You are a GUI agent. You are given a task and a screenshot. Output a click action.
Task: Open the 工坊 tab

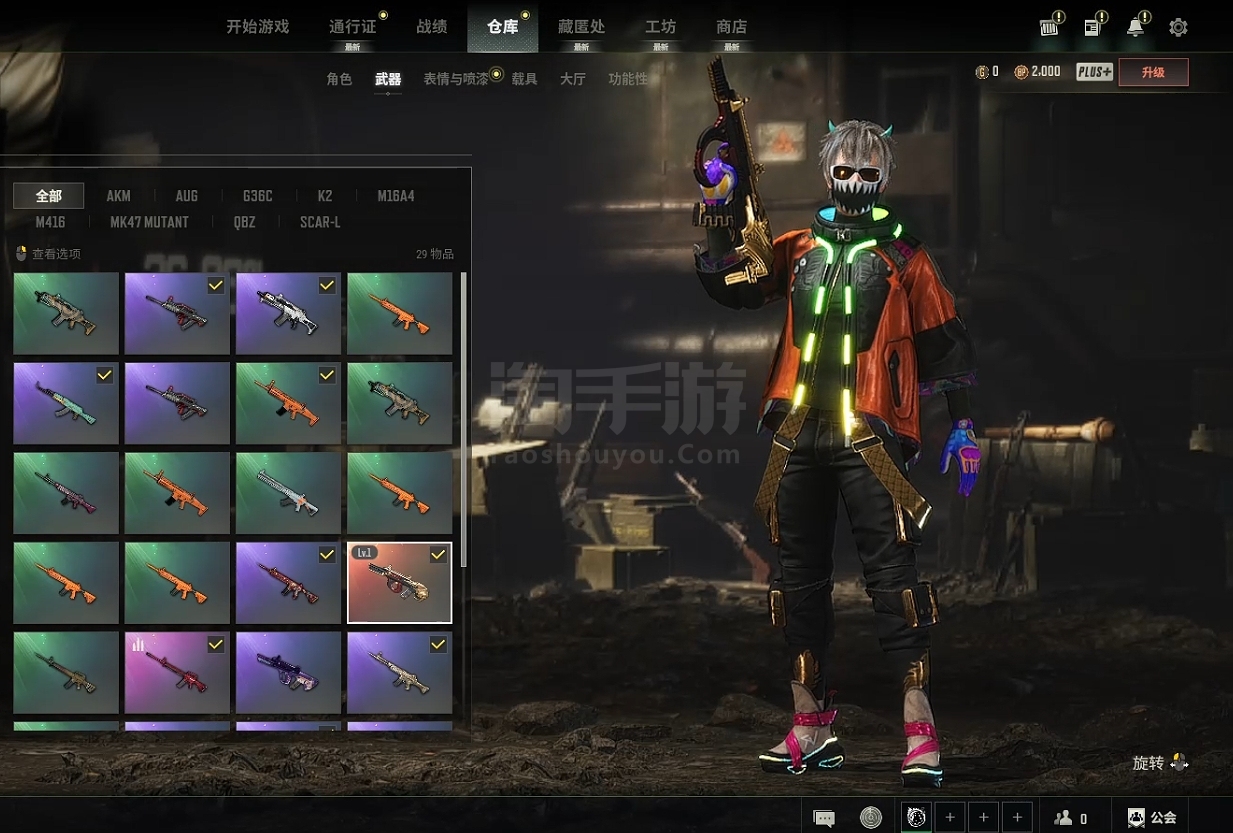click(x=660, y=27)
